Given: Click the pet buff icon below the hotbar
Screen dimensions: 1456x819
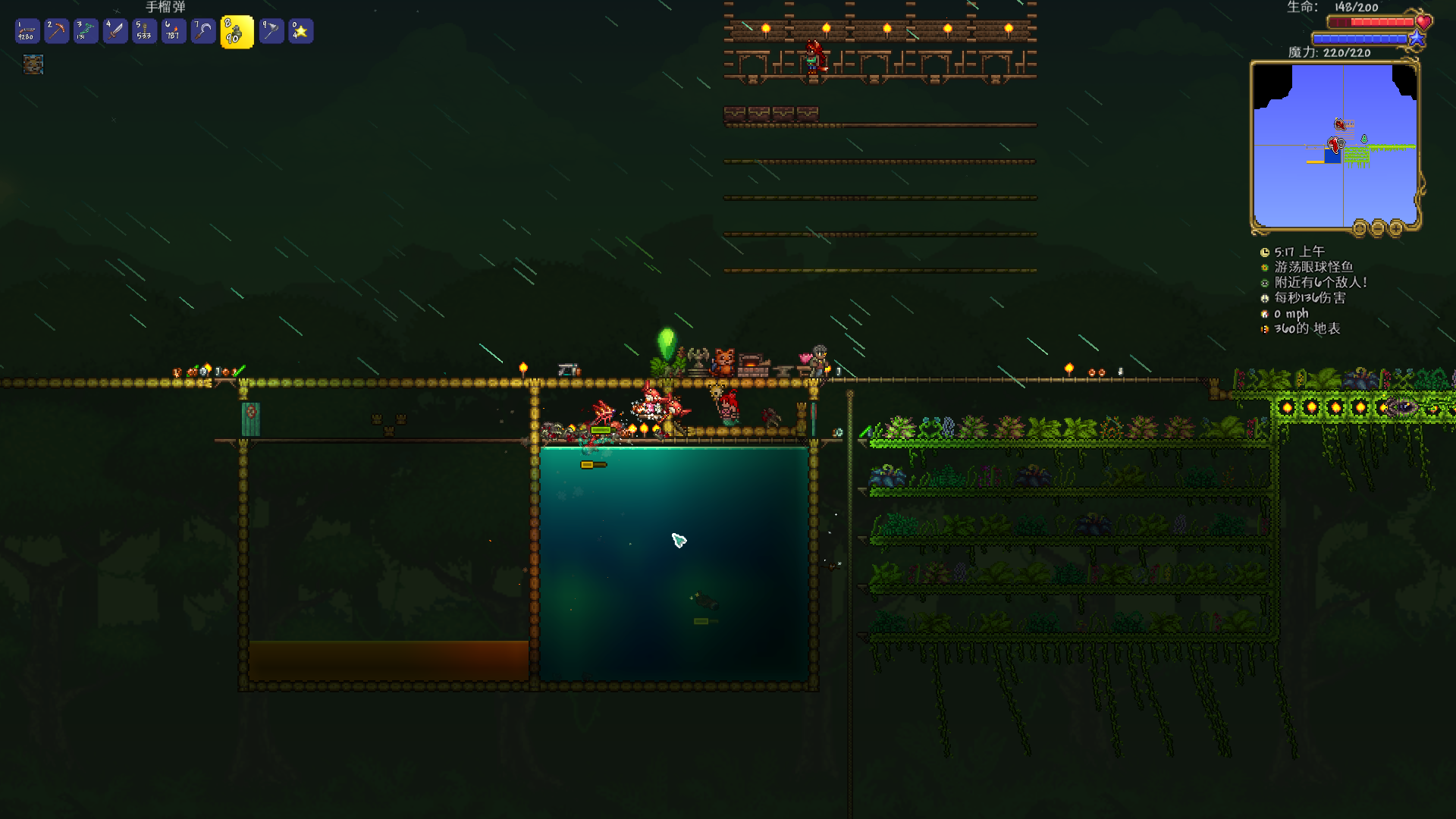Looking at the screenshot, I should coord(33,64).
